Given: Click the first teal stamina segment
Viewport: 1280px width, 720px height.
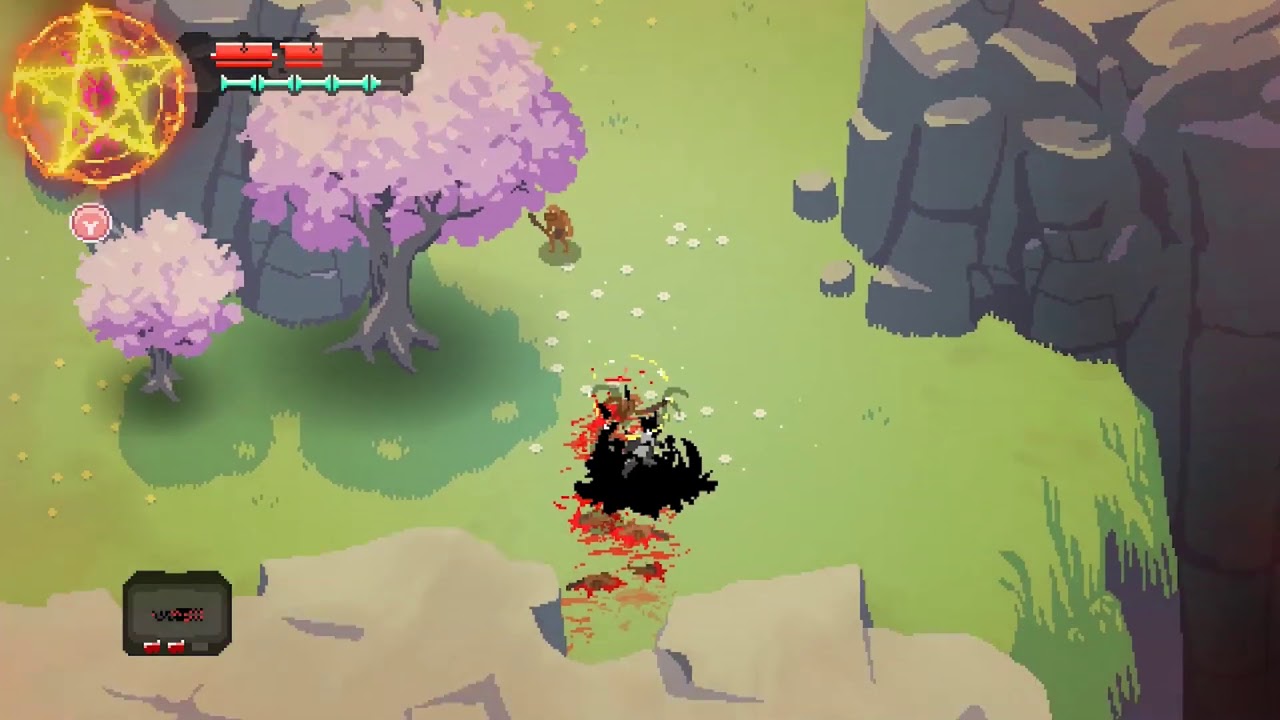Looking at the screenshot, I should point(238,82).
